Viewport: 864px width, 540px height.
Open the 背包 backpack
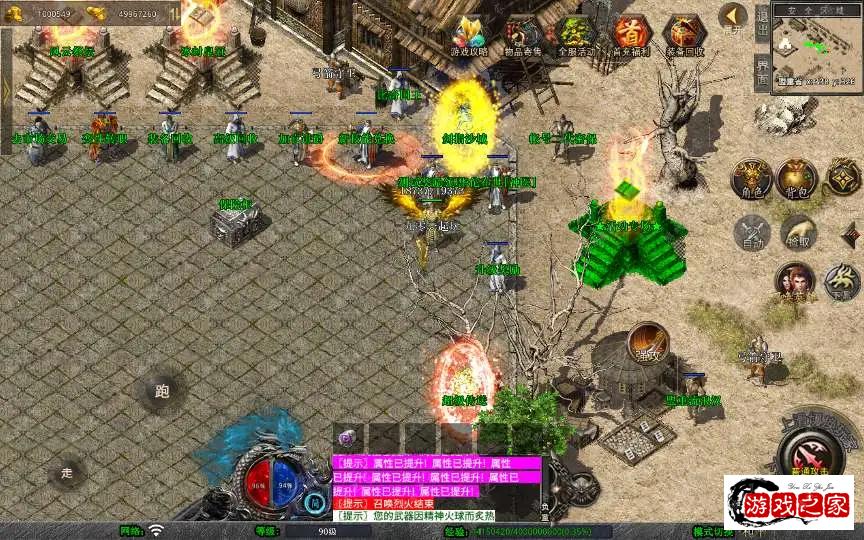tap(796, 178)
